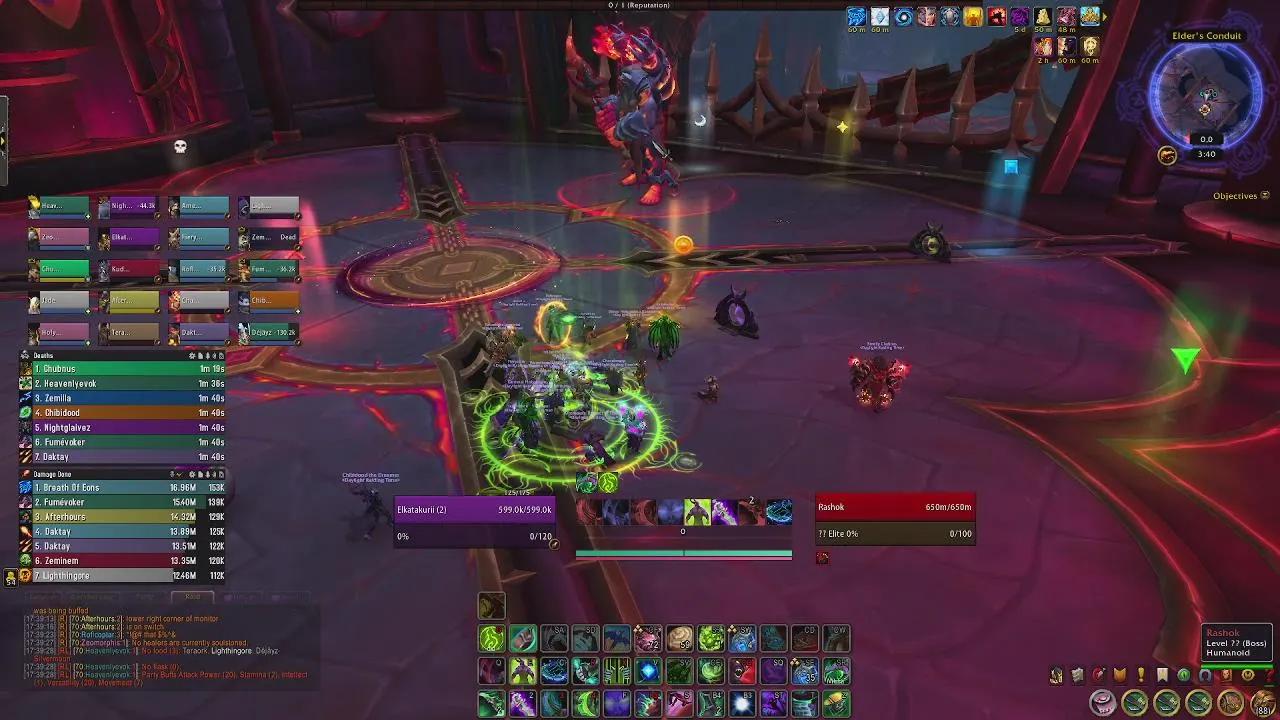The height and width of the screenshot is (720, 1280).
Task: Open the Character Info micro menu icon
Action: click(1056, 675)
